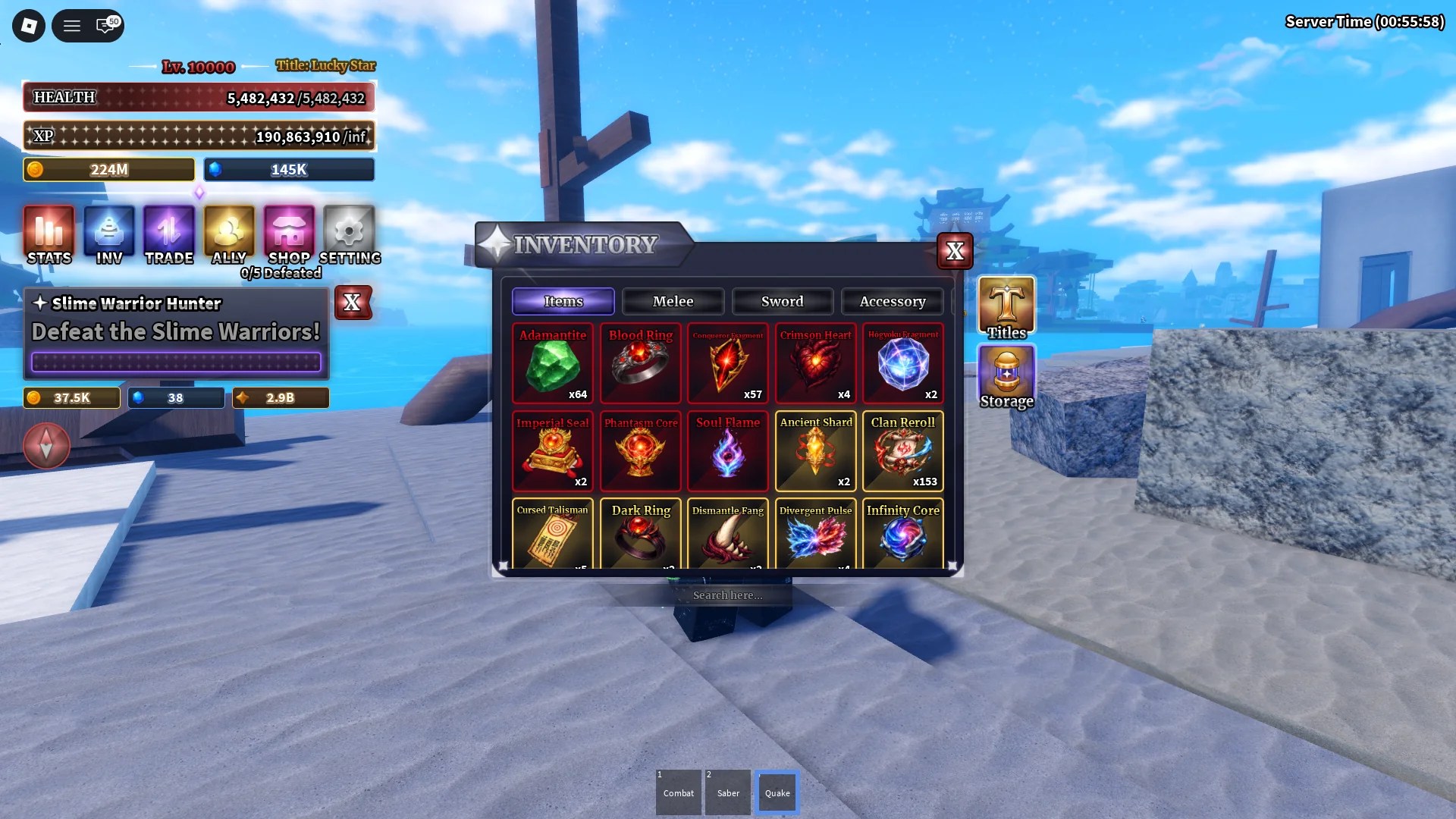The image size is (1456, 819).
Task: Click the Slime Warriors quest progress bar
Action: tap(175, 362)
